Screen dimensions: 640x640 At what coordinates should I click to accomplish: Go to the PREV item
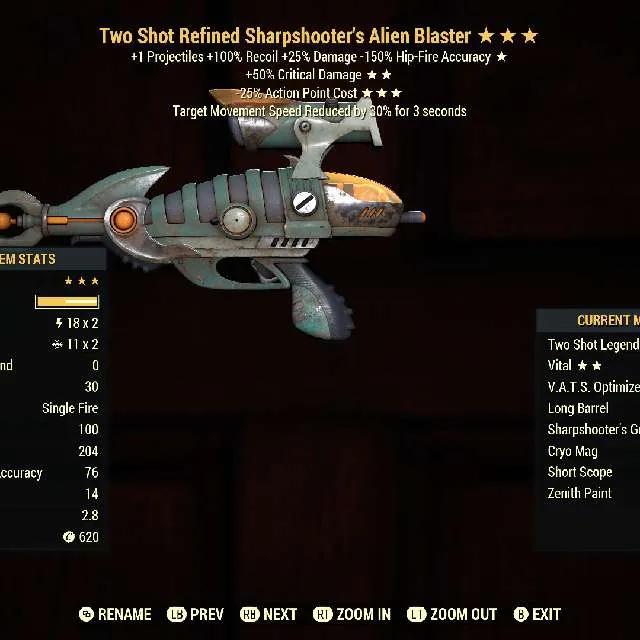coord(196,614)
